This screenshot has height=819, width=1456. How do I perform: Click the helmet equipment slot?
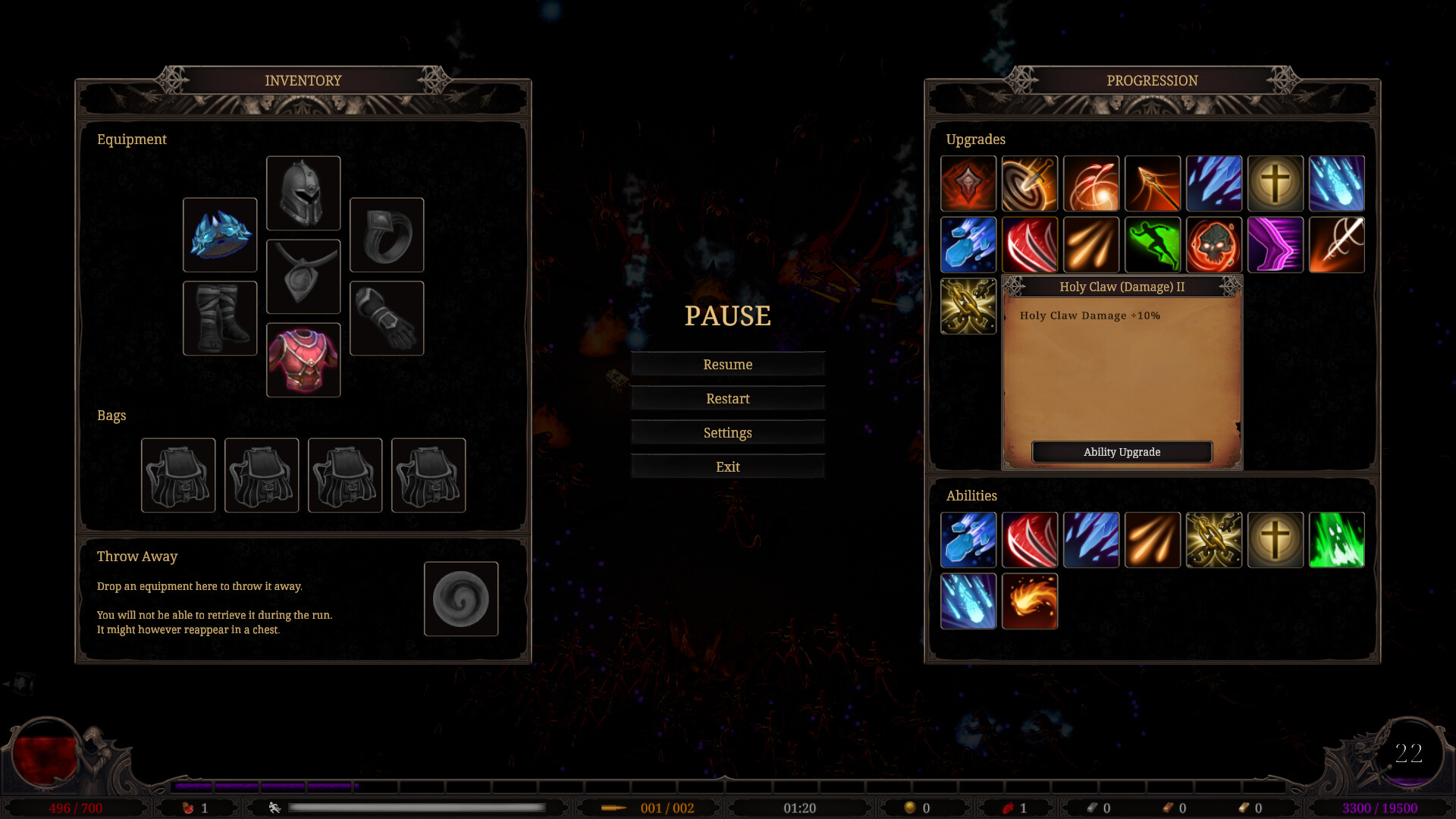[303, 193]
